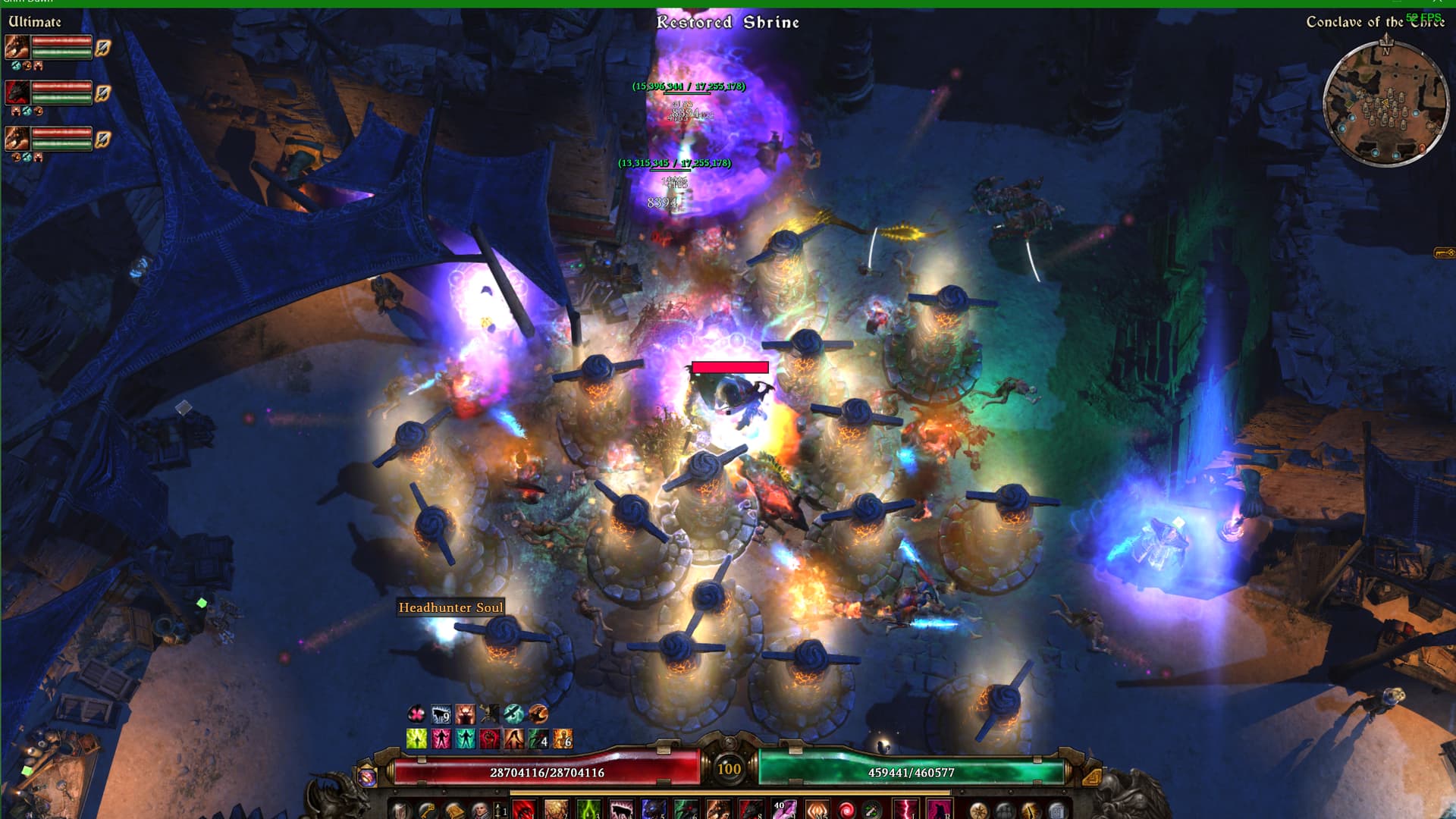Viewport: 1456px width, 819px height.
Task: Click the golden arrow icon beside the energy bar
Action: [1090, 777]
